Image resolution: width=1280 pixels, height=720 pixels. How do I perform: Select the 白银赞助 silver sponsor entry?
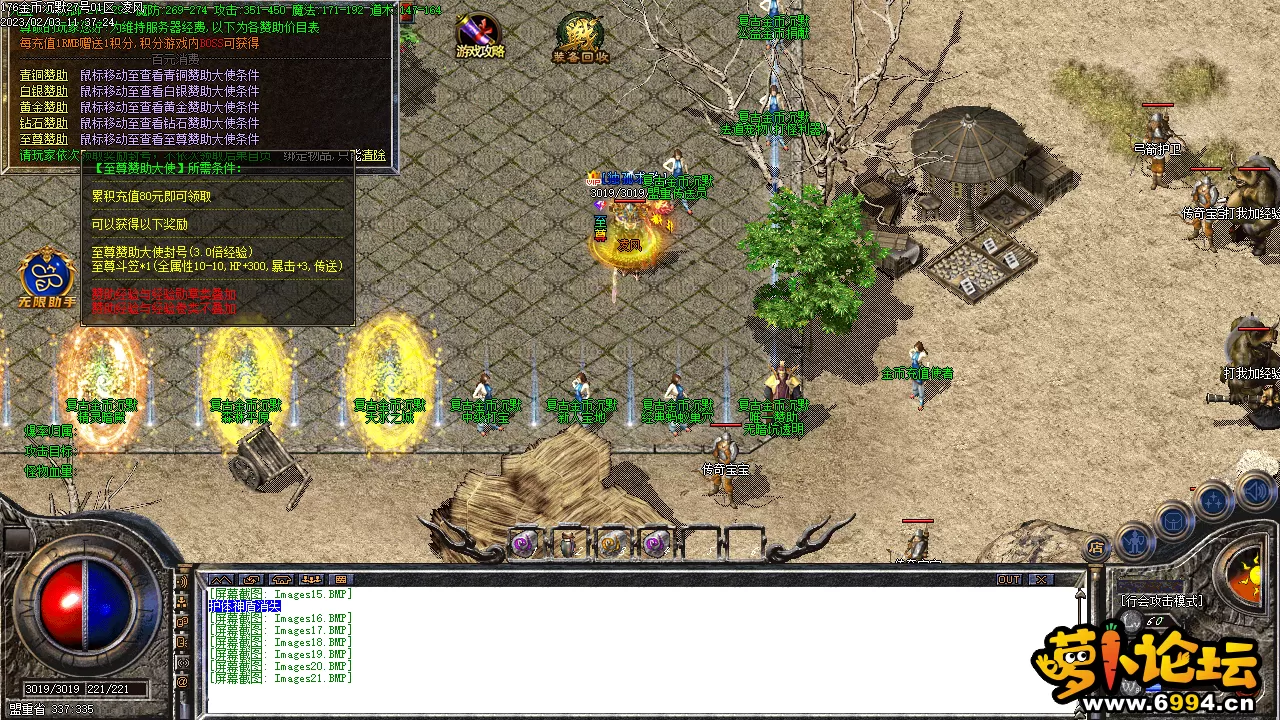pyautogui.click(x=44, y=91)
